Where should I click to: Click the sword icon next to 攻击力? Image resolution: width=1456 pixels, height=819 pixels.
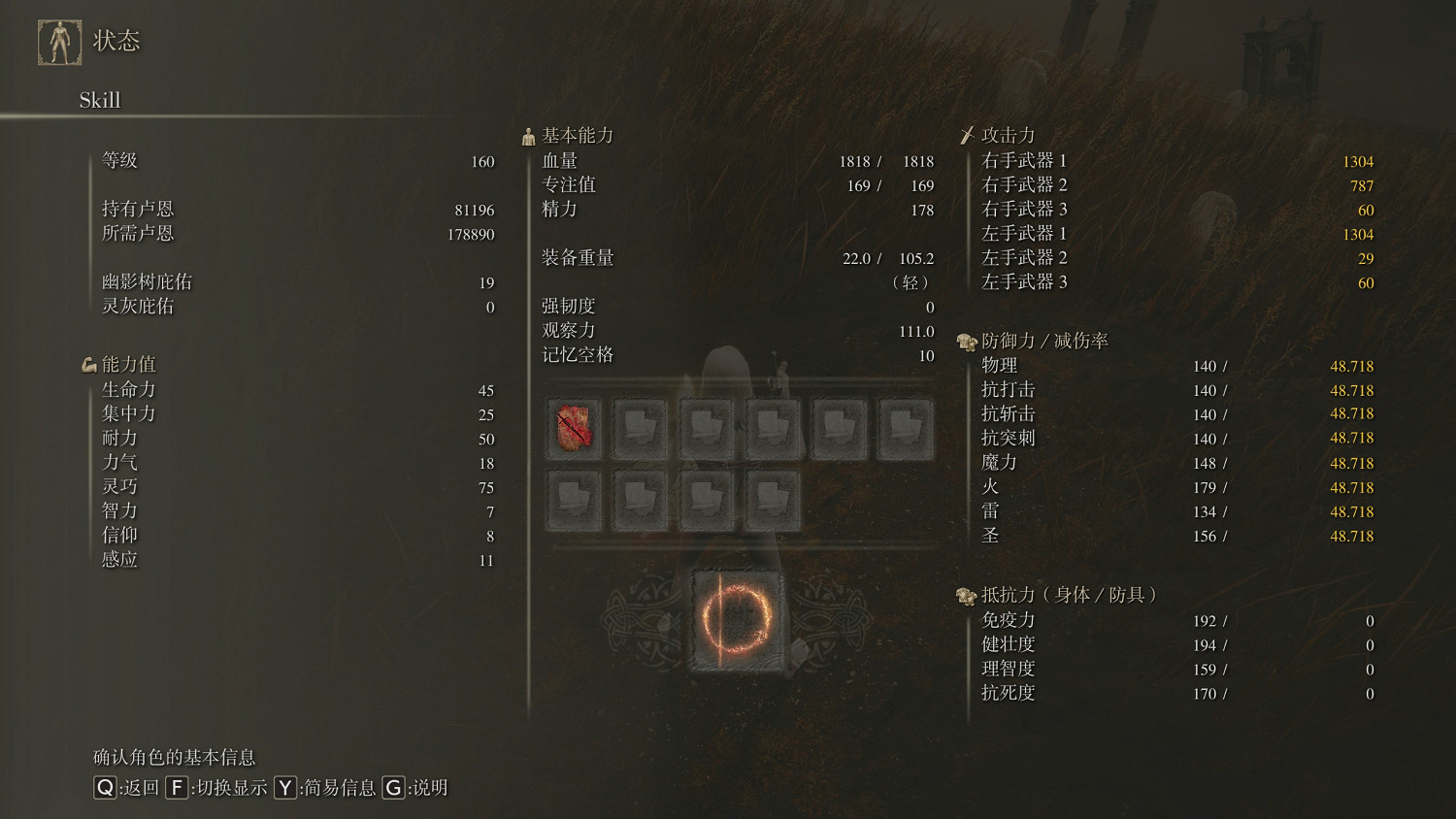tap(968, 135)
